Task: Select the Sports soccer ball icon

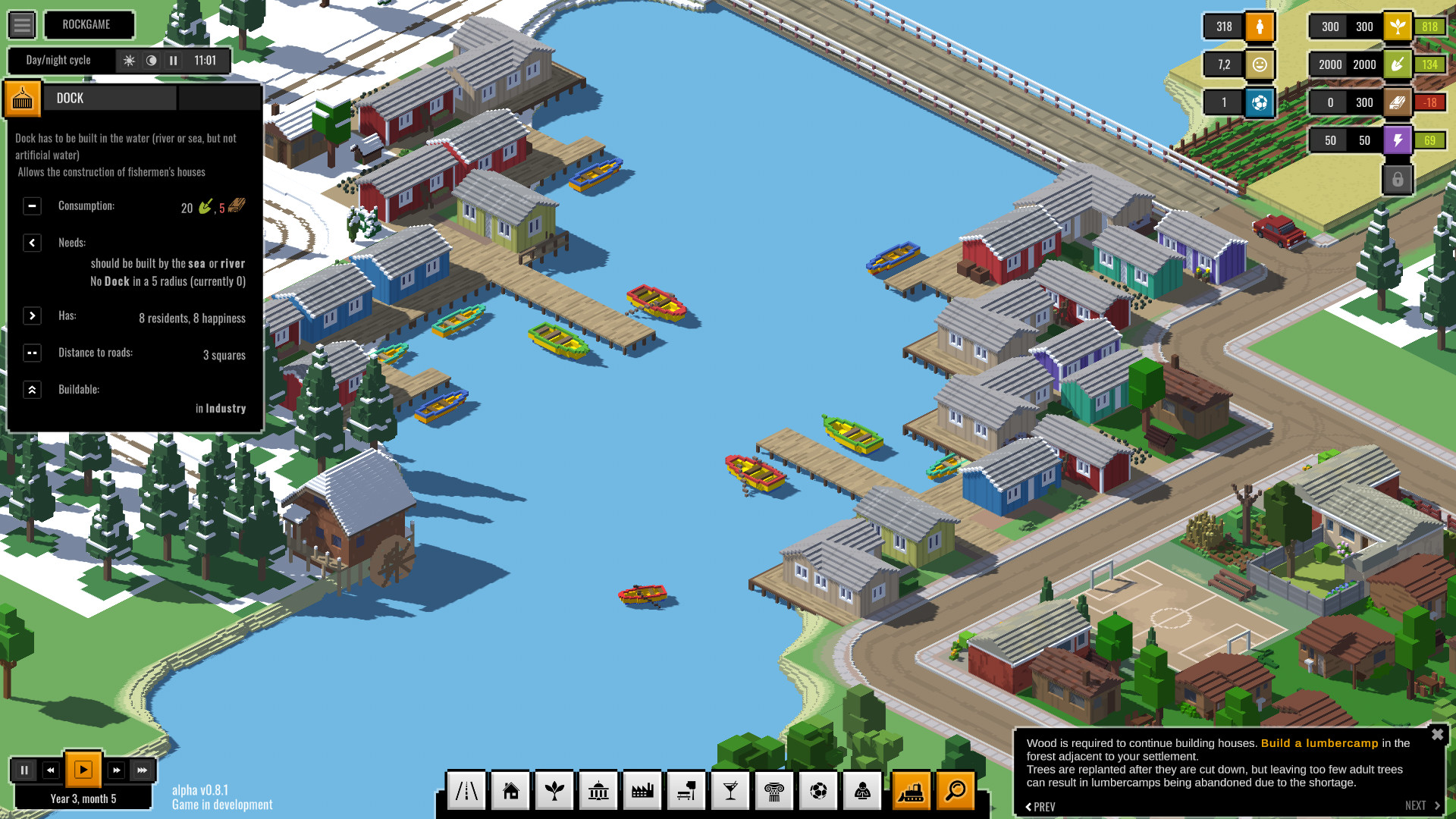Action: [x=818, y=790]
